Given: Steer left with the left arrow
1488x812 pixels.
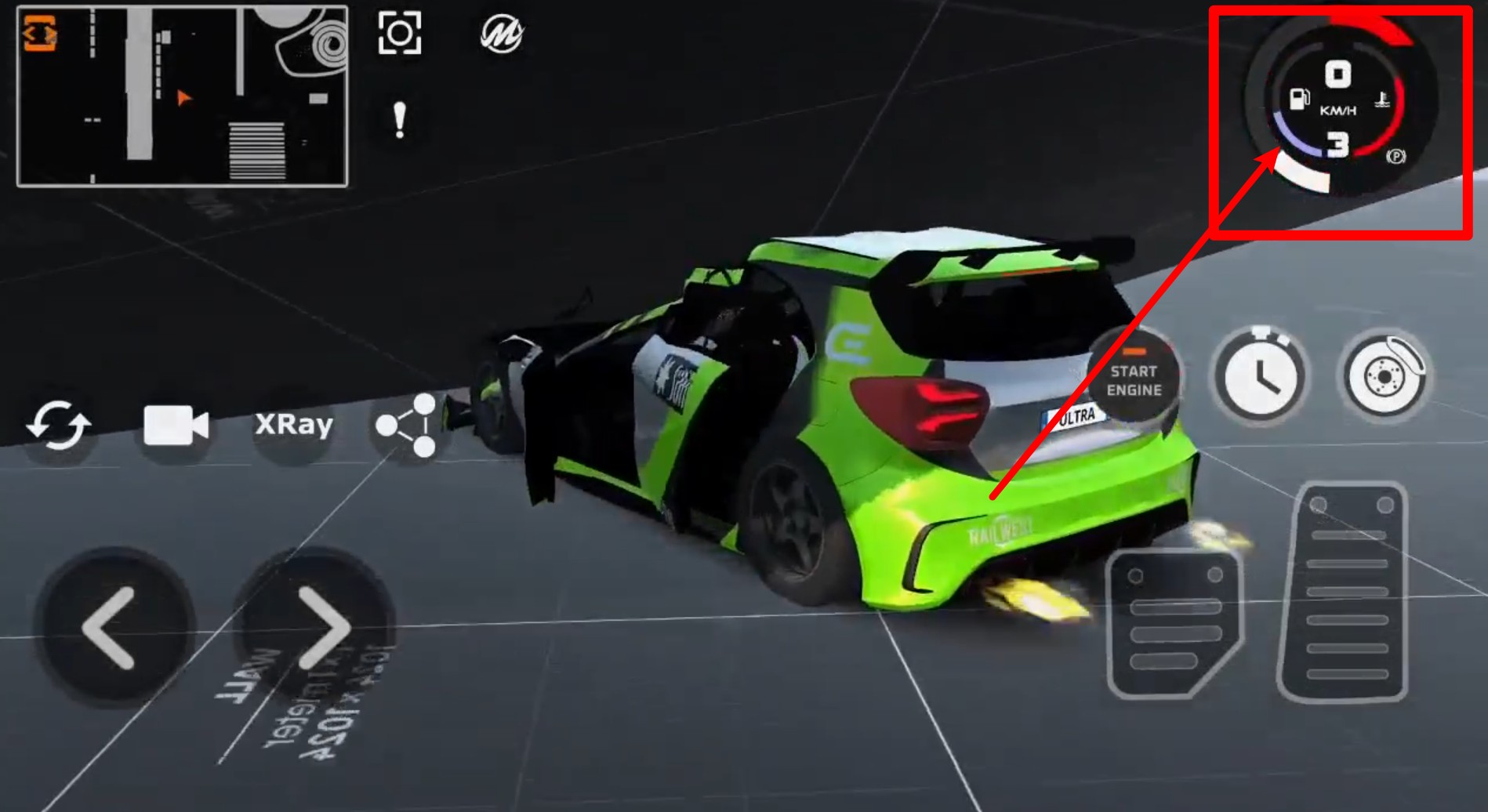Looking at the screenshot, I should point(110,629).
